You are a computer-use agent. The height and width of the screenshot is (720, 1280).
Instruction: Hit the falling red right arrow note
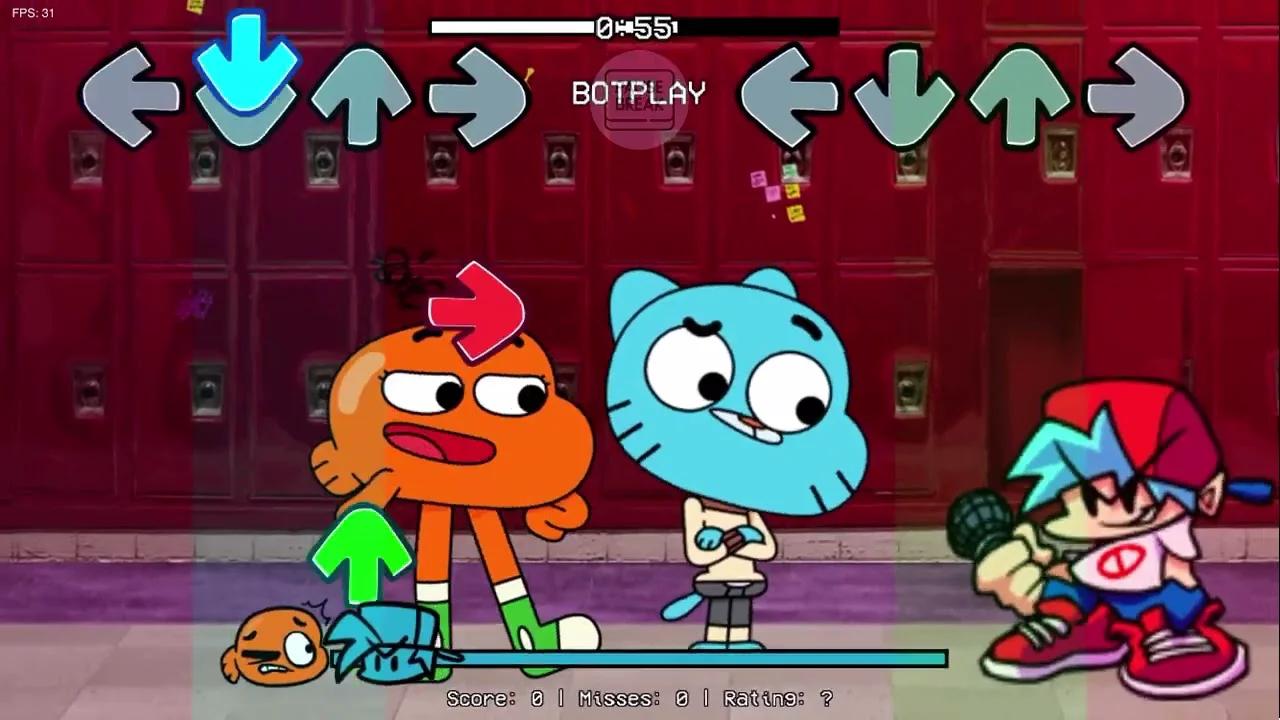475,310
